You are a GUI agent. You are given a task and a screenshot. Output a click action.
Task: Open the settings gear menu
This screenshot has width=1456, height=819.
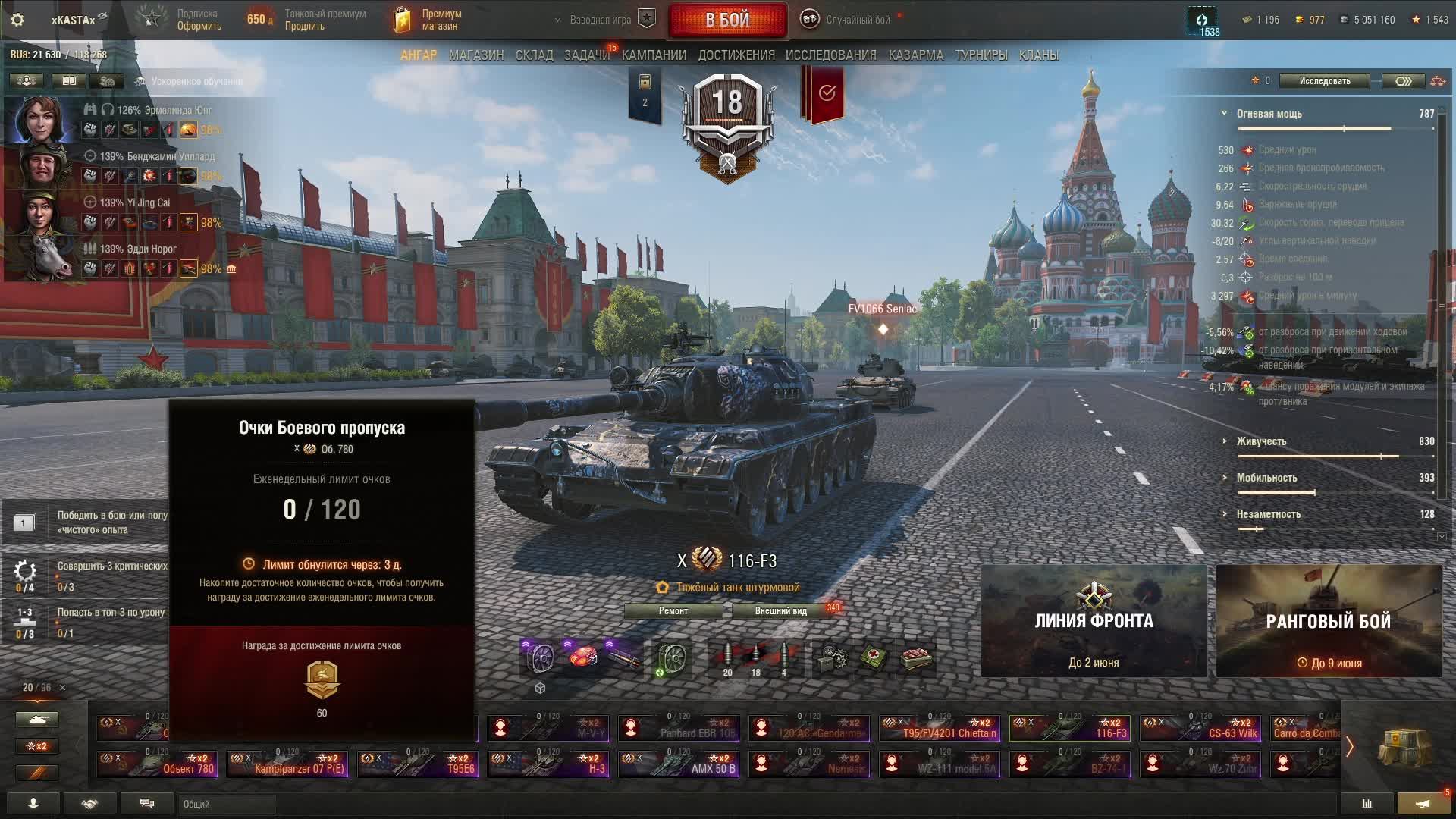(x=17, y=20)
